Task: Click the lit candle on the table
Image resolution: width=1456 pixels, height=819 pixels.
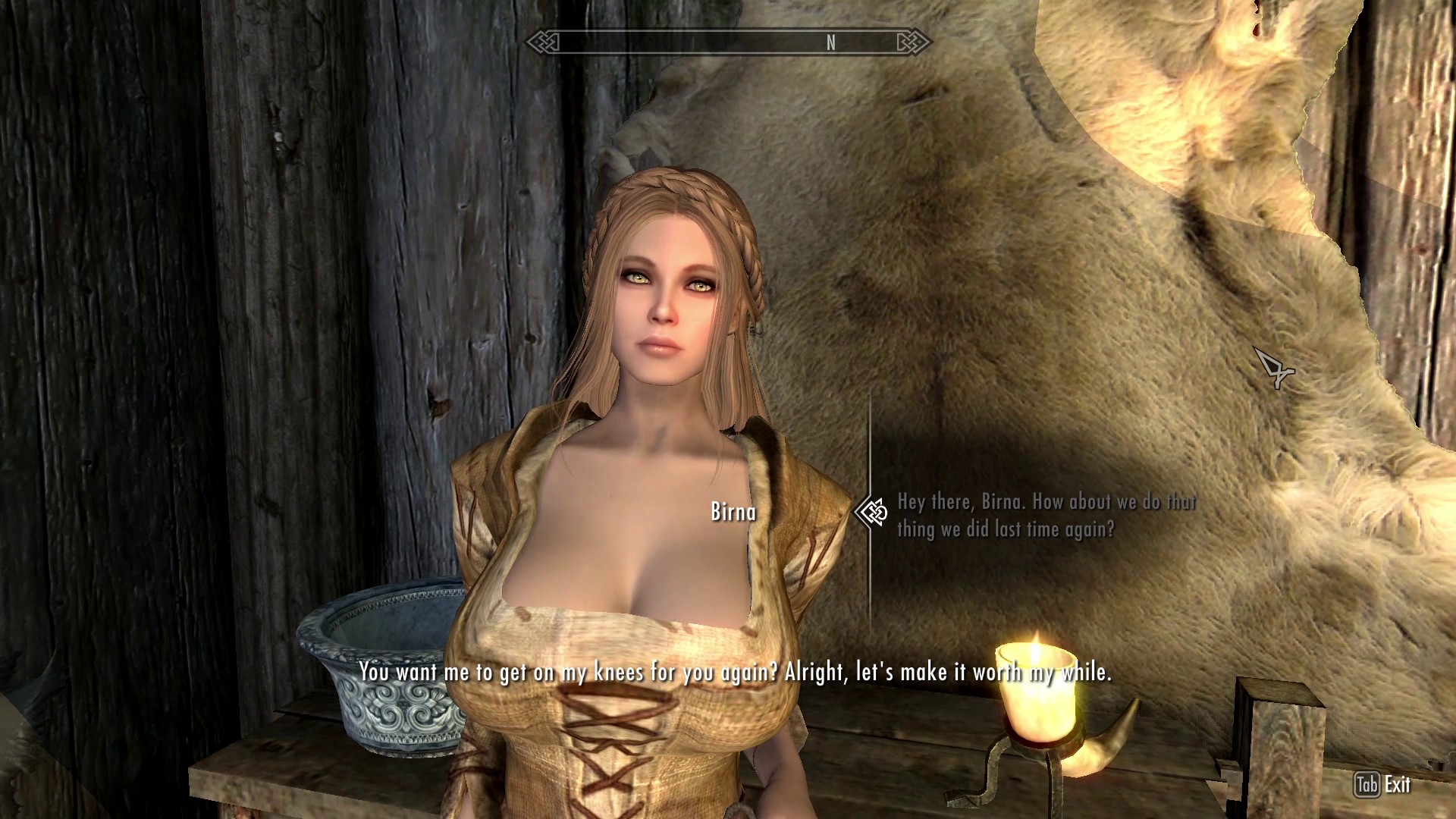Action: pos(1037,698)
